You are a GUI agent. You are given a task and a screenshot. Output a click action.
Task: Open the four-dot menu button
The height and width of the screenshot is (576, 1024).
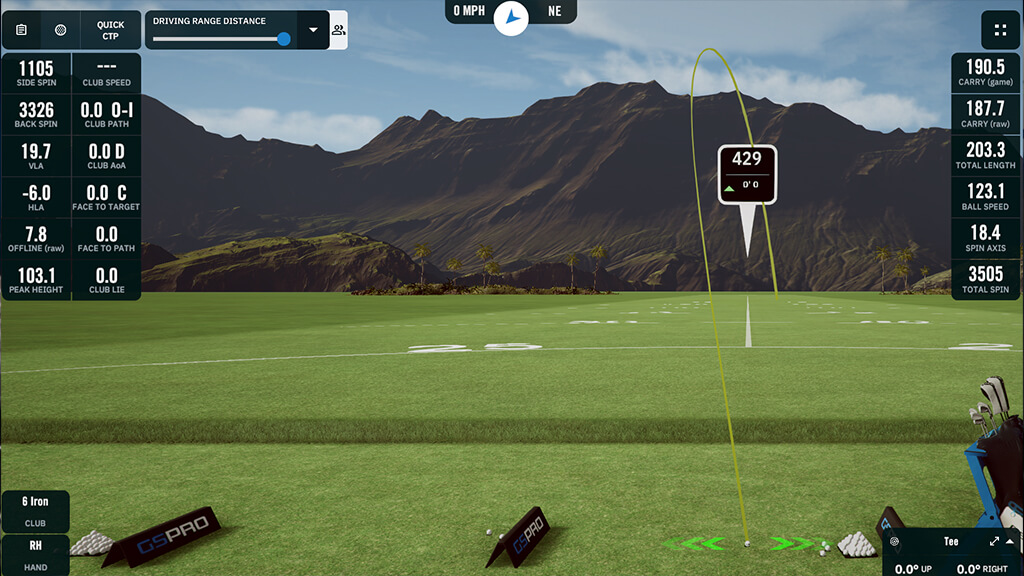tap(1000, 30)
